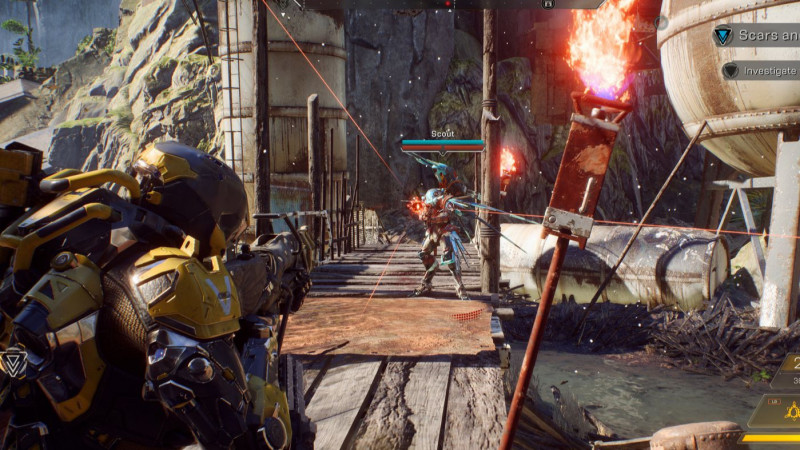Click the white triangle emblem icon

[x=12, y=363]
